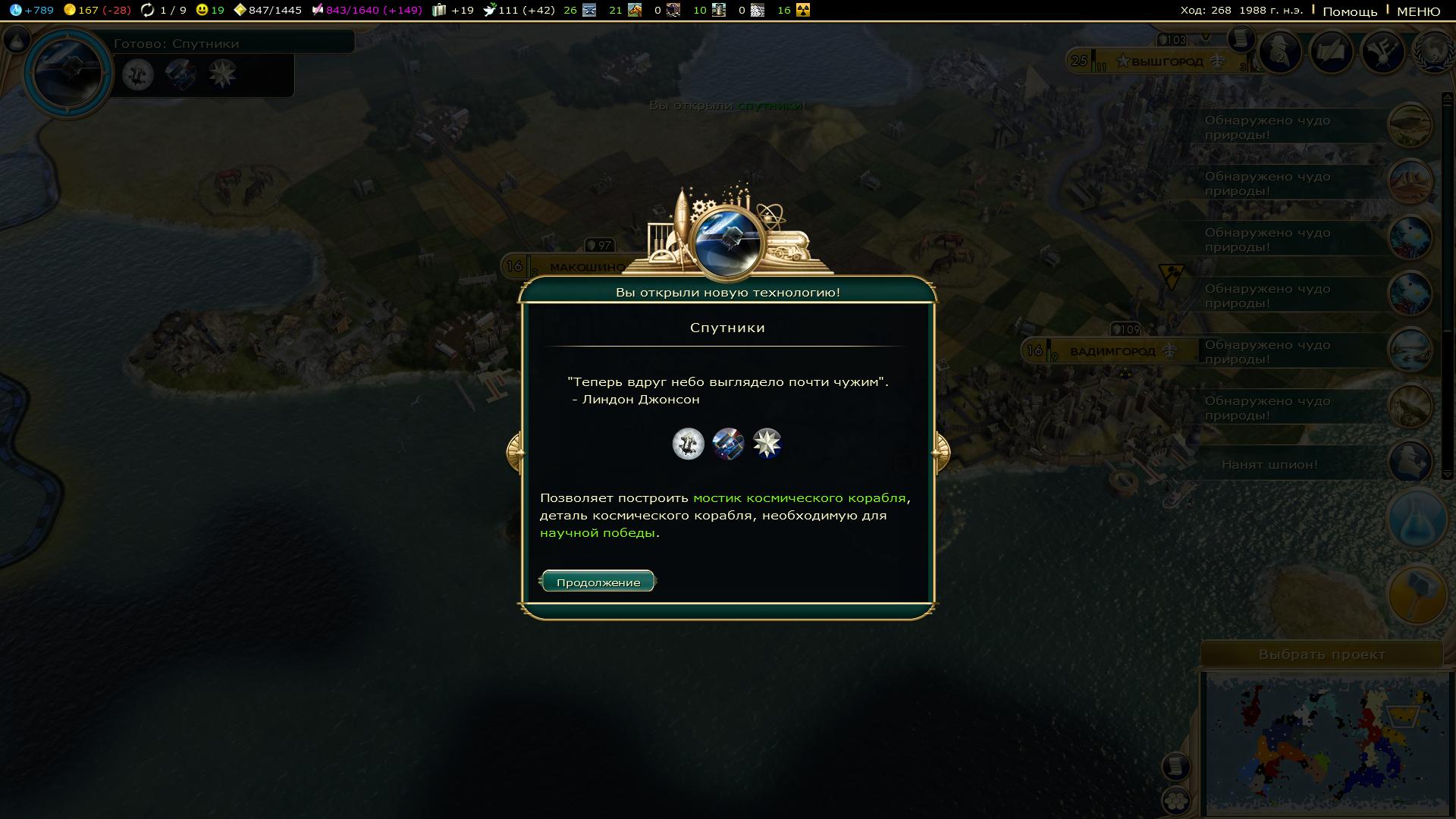Follow the мостик космического корабля link
The width and height of the screenshot is (1456, 819).
[x=799, y=498]
